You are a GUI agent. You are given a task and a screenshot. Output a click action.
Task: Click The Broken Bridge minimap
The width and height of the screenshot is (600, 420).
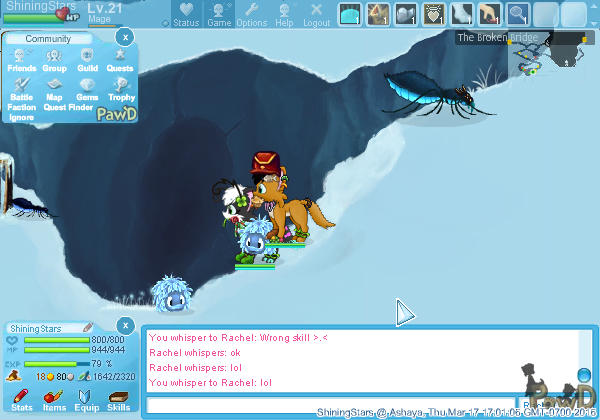545,55
